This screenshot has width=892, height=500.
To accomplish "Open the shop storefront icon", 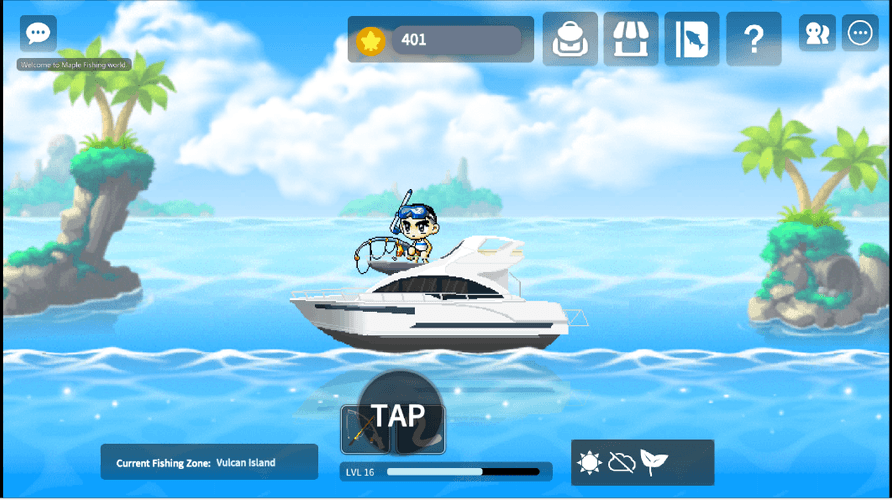I will pyautogui.click(x=631, y=39).
